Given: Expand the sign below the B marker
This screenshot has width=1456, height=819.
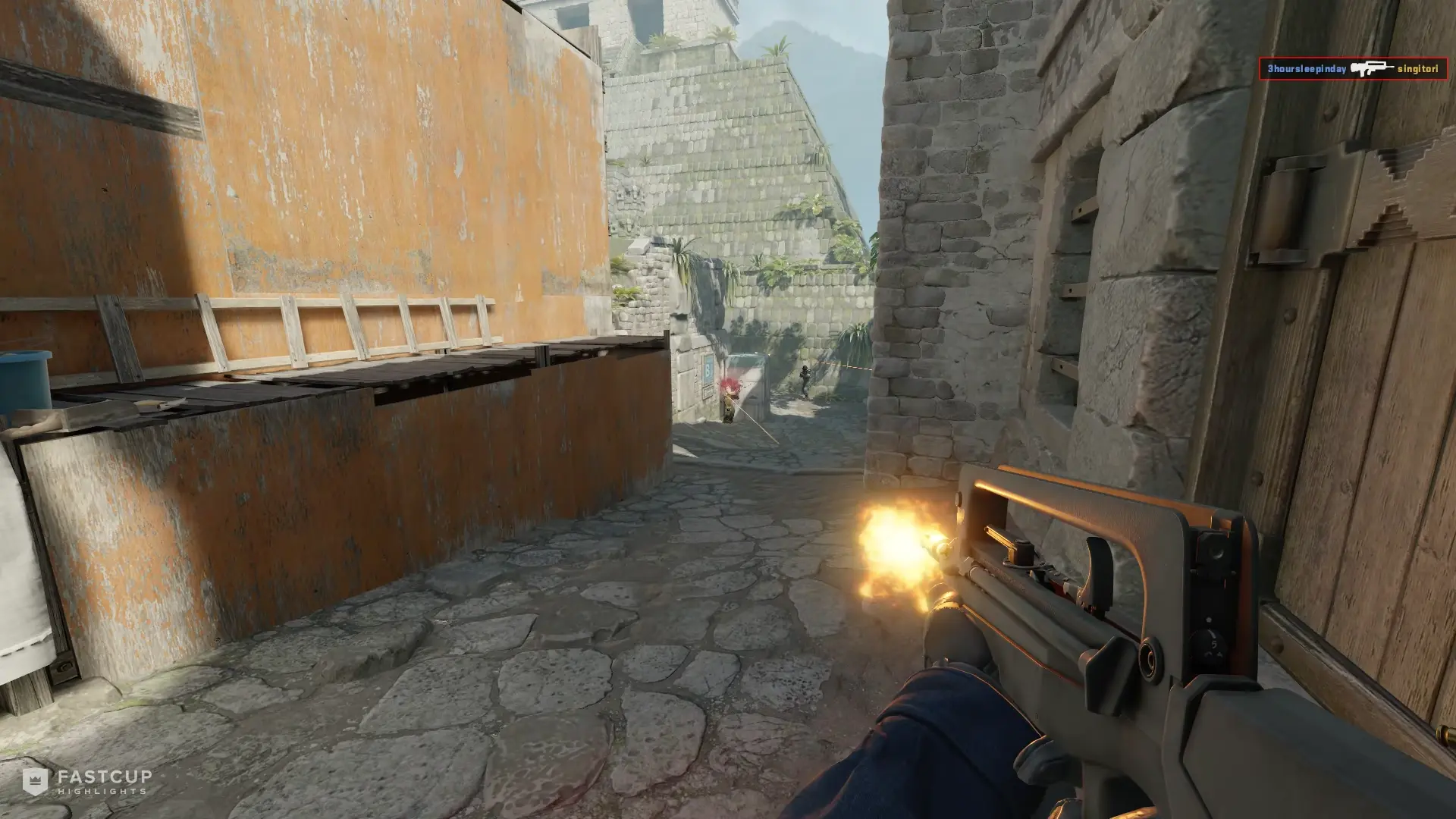Looking at the screenshot, I should (707, 392).
